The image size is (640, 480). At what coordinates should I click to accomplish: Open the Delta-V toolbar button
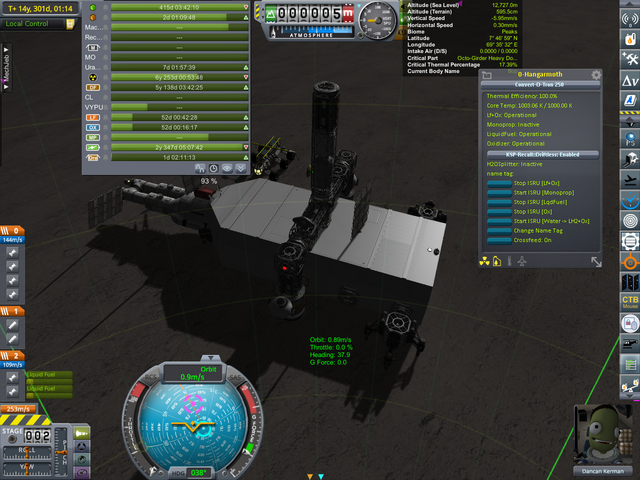630,80
